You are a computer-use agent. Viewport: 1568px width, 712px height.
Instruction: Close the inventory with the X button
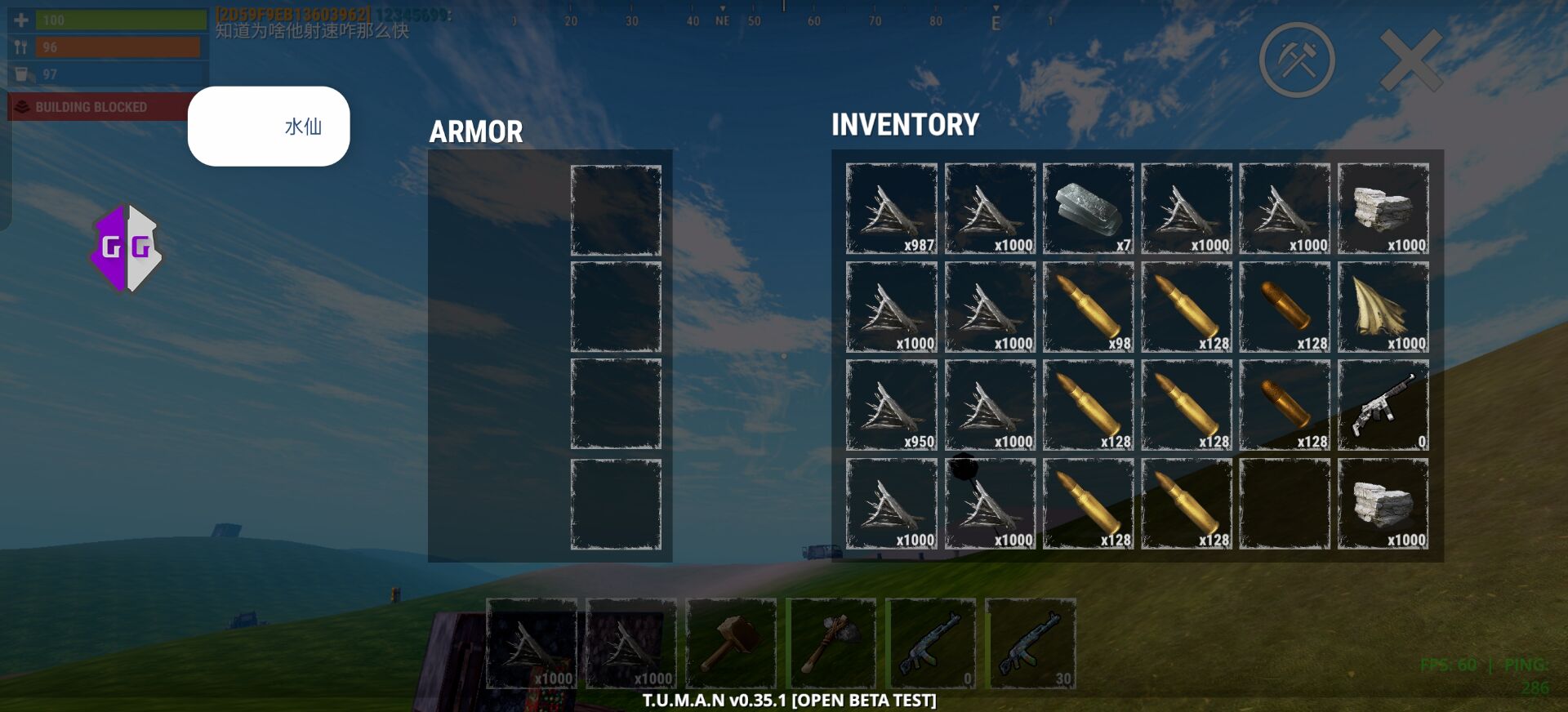(x=1410, y=60)
